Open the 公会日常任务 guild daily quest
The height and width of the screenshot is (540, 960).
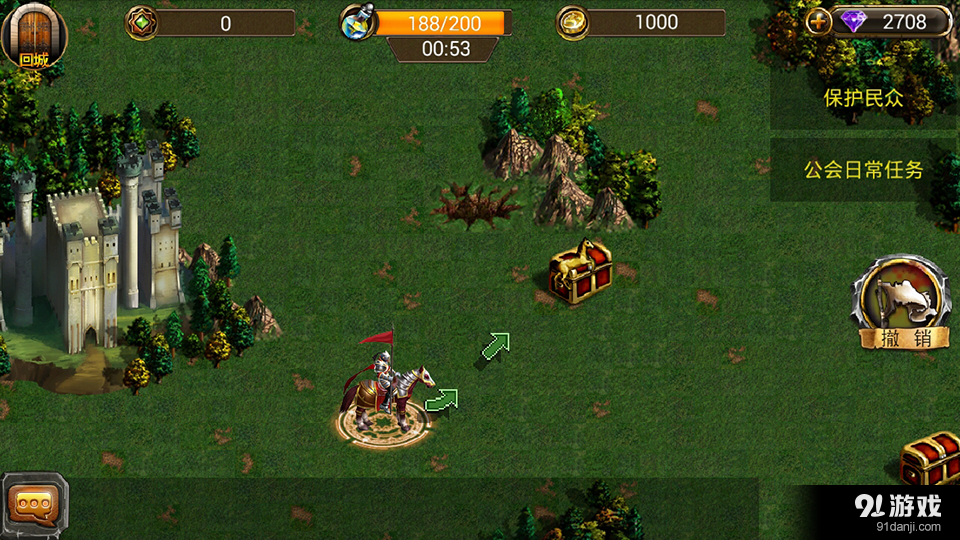863,170
